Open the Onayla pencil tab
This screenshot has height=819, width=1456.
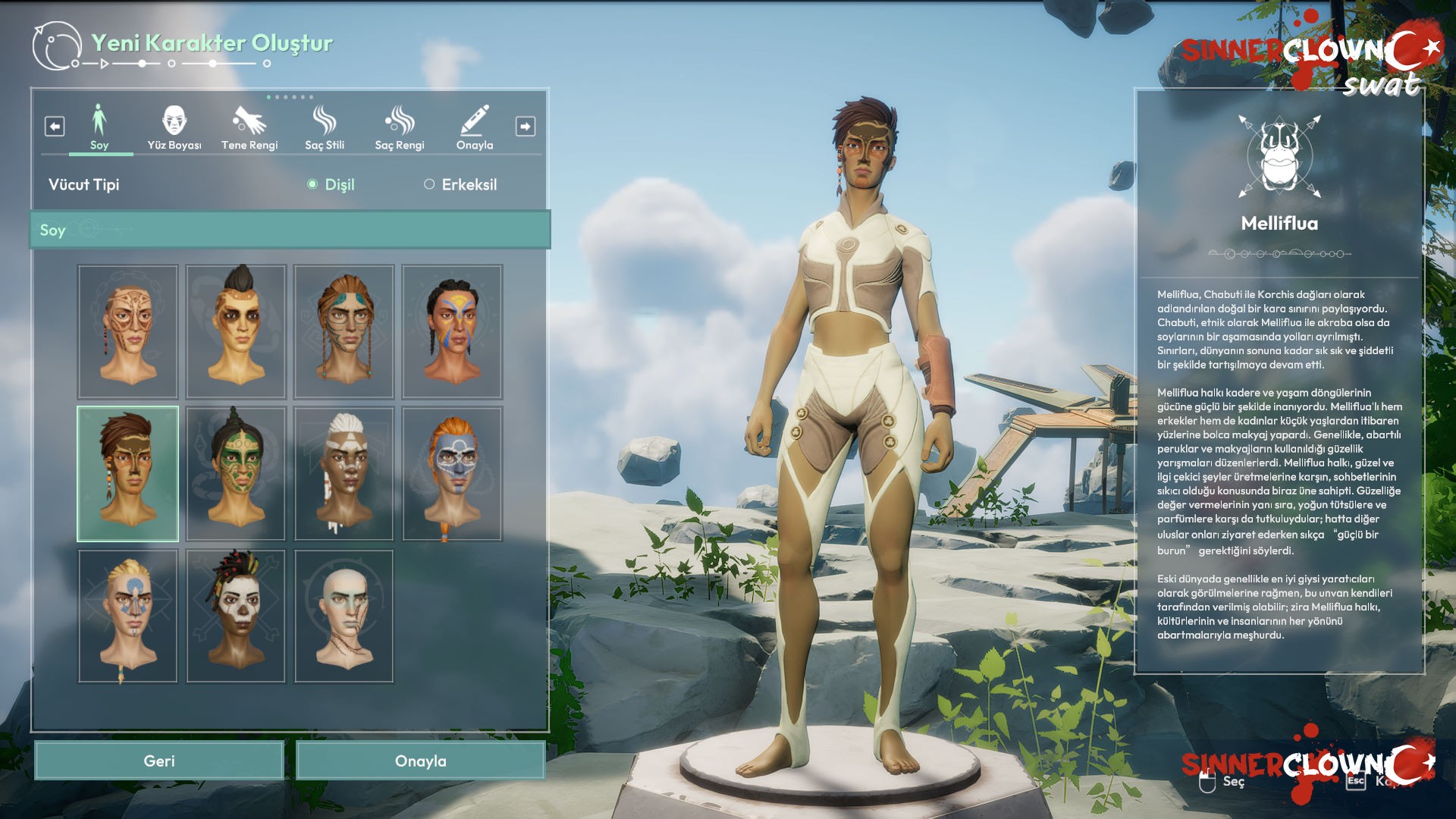coord(475,127)
